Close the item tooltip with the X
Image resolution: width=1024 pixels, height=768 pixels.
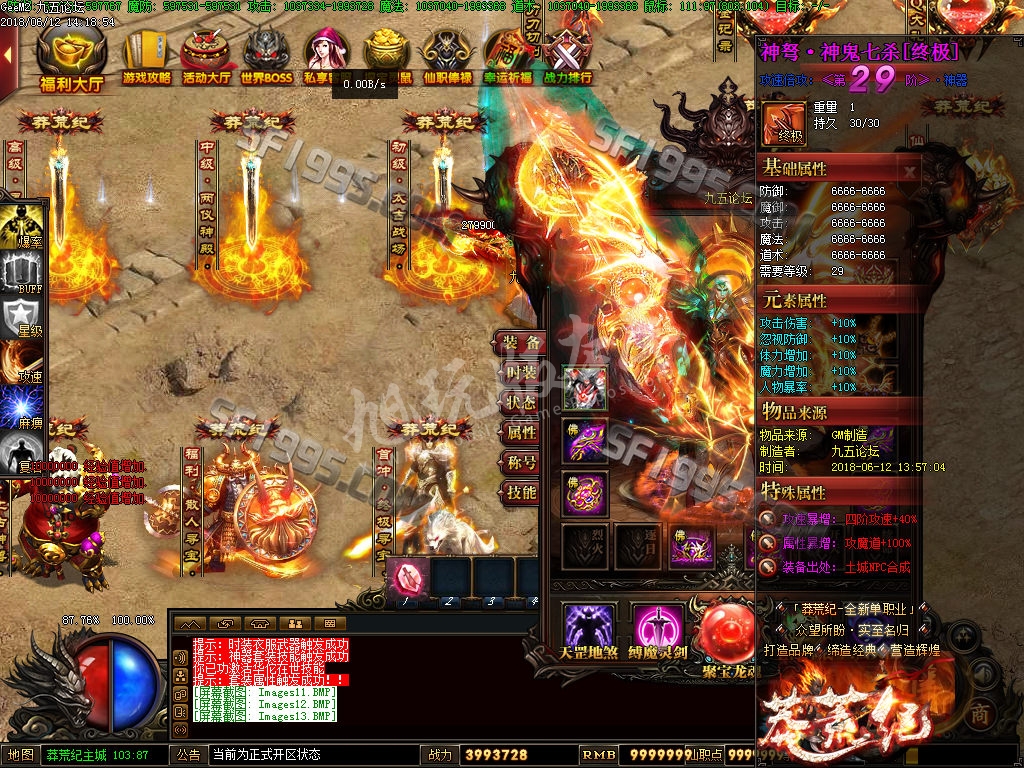click(x=909, y=171)
